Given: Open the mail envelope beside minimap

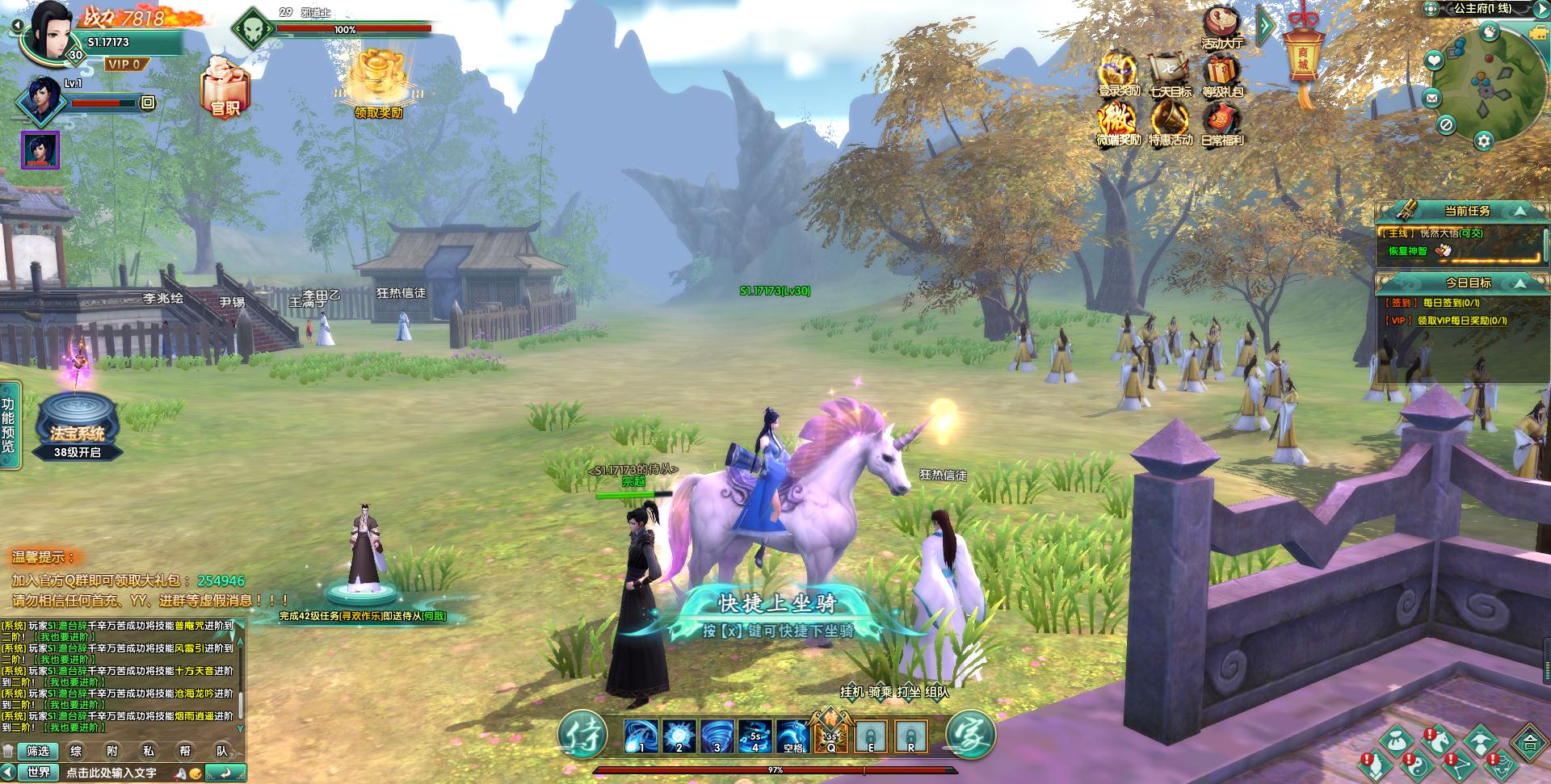Looking at the screenshot, I should pos(1432,99).
